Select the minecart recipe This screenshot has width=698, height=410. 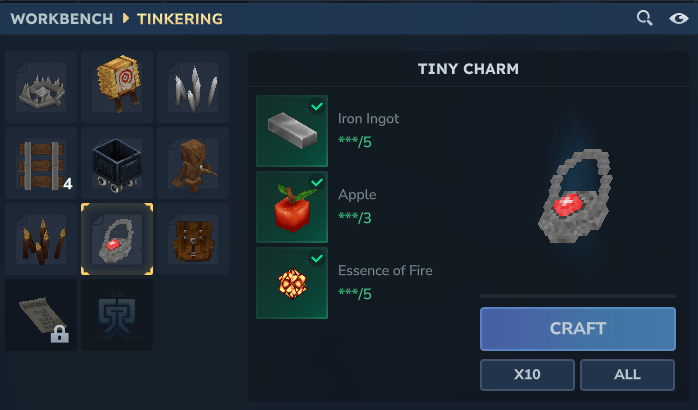pos(117,163)
